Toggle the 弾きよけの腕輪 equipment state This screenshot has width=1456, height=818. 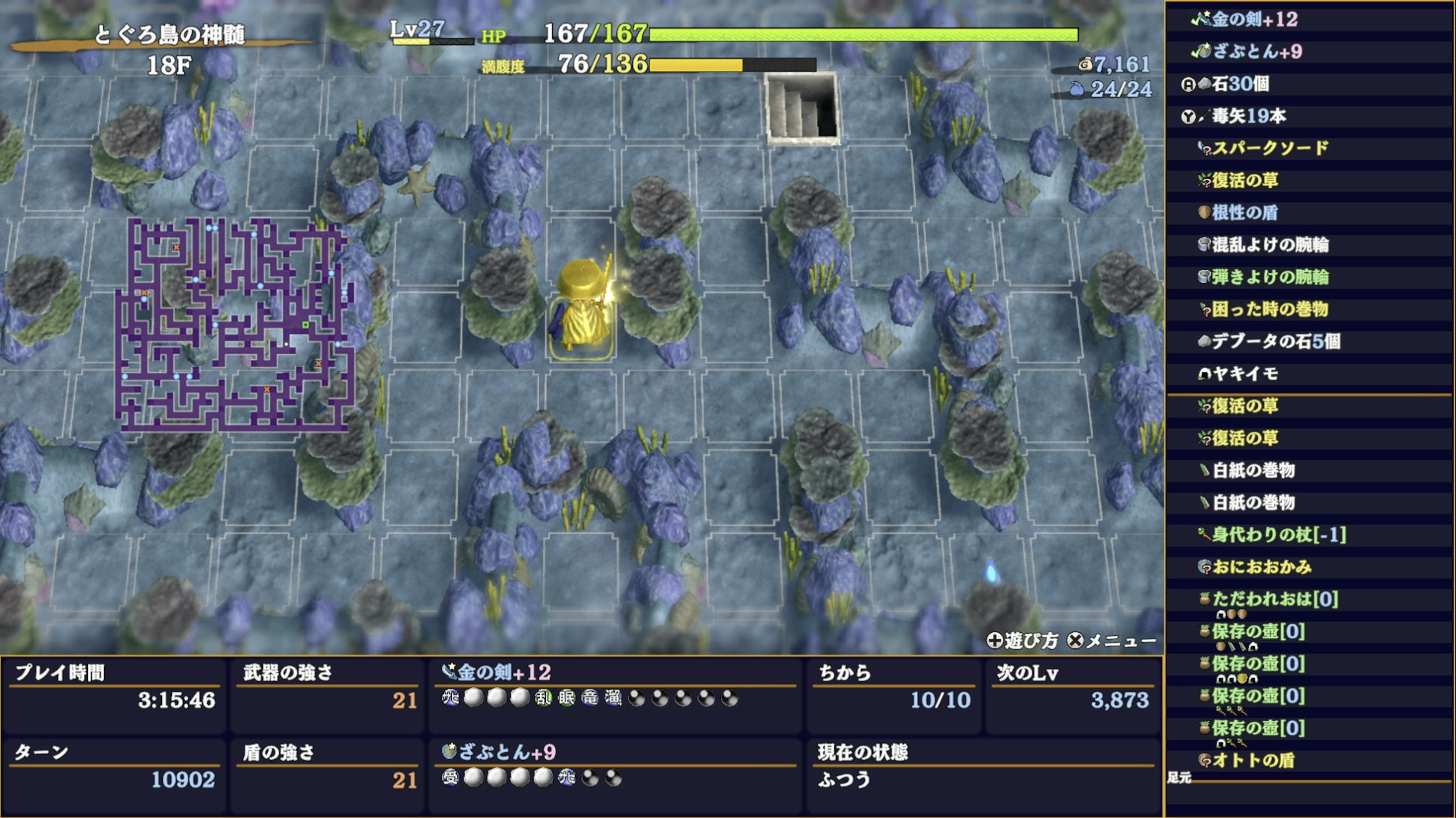click(x=1202, y=278)
